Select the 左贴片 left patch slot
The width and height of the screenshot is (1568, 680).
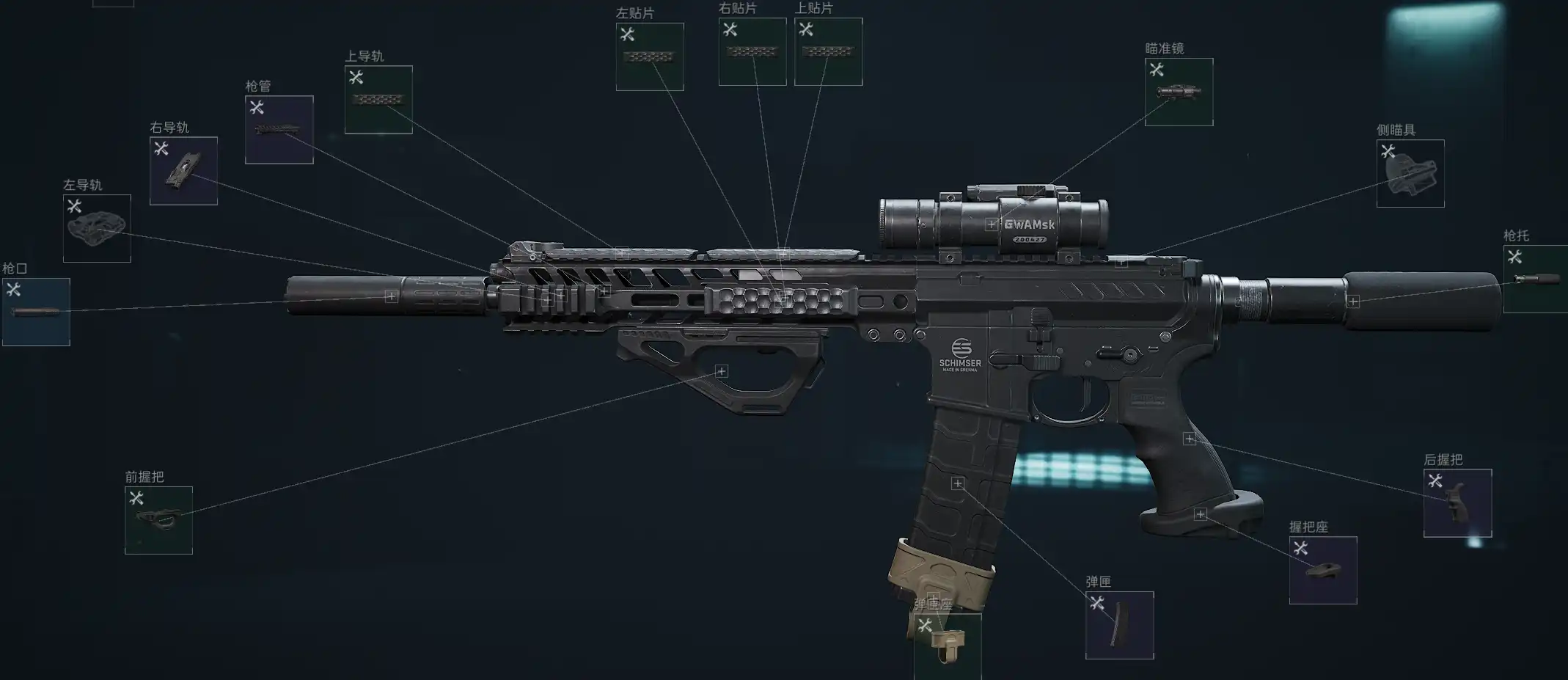pos(650,56)
